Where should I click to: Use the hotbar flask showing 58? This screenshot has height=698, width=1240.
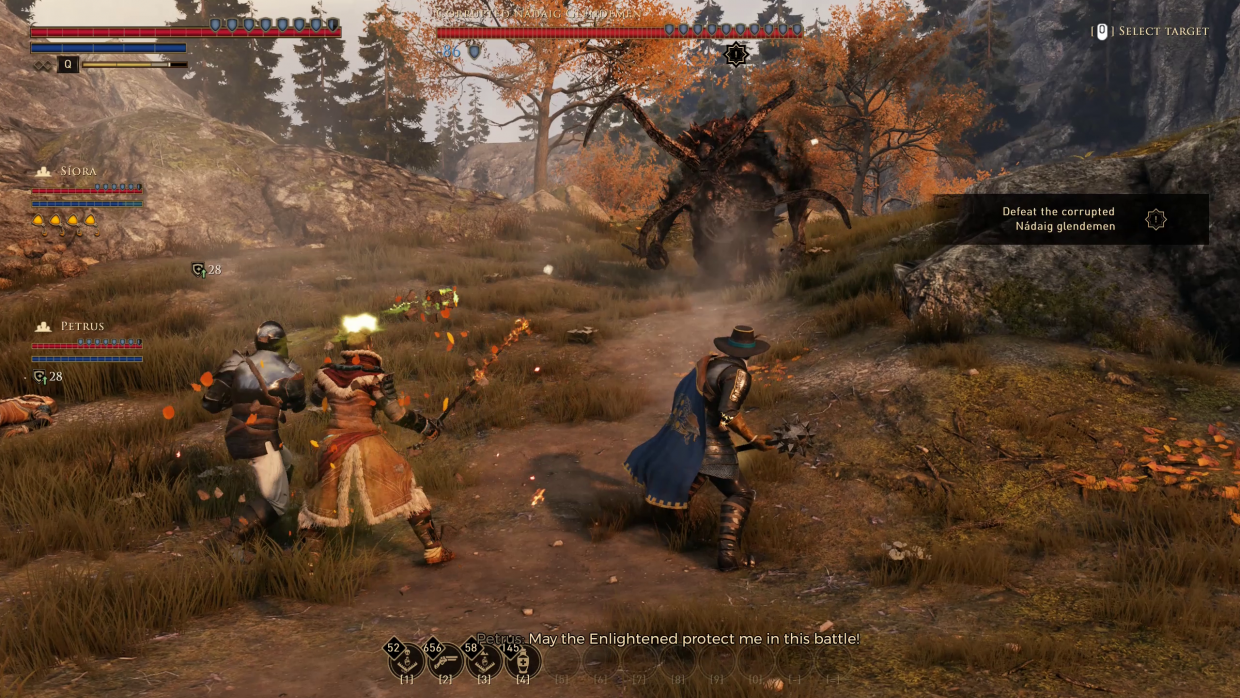point(485,661)
